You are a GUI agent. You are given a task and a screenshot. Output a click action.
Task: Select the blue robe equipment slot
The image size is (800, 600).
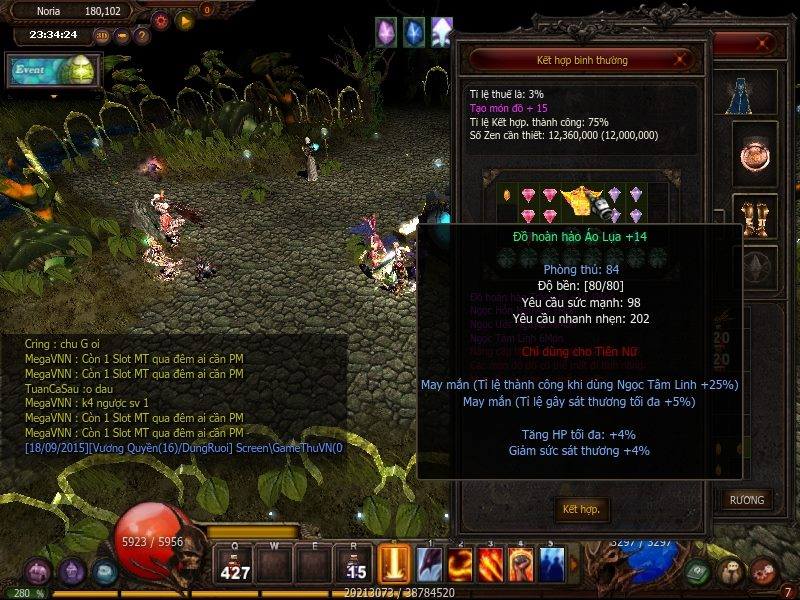(741, 94)
